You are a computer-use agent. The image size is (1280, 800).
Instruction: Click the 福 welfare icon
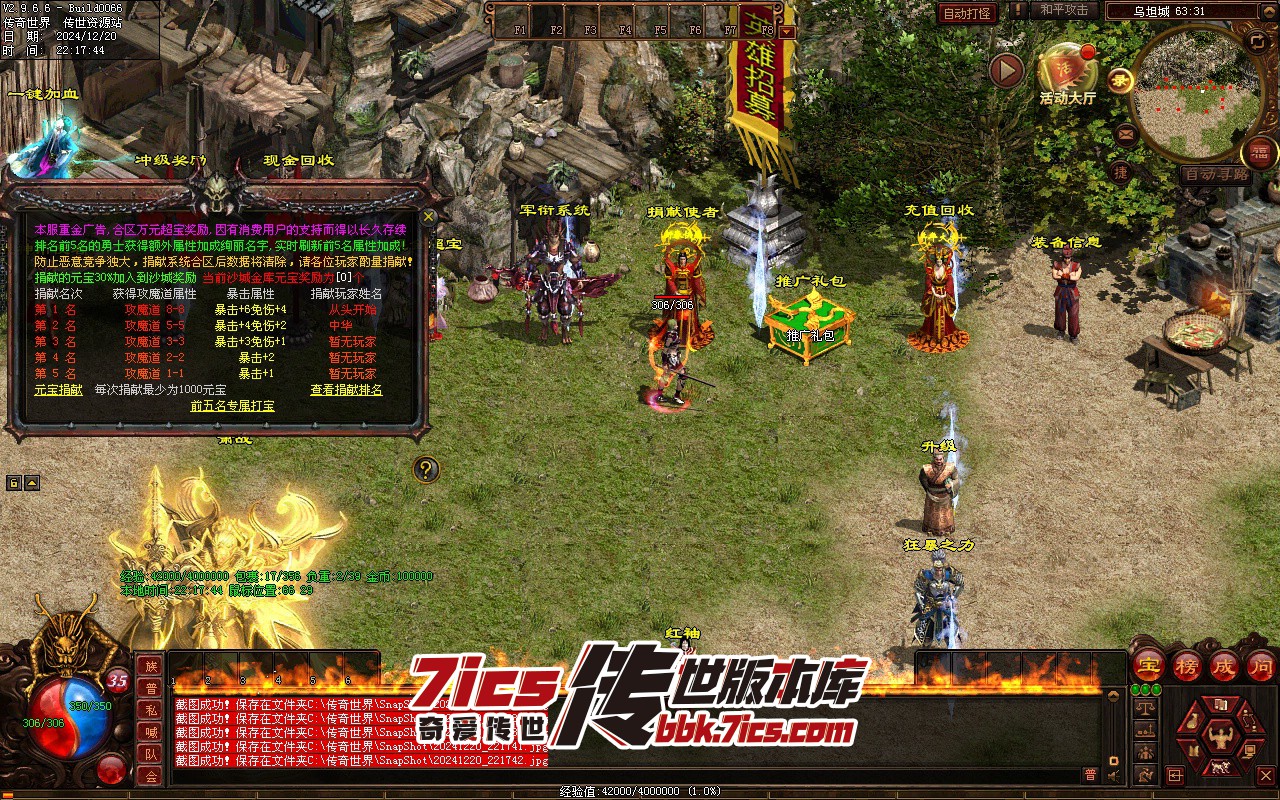click(x=1260, y=153)
